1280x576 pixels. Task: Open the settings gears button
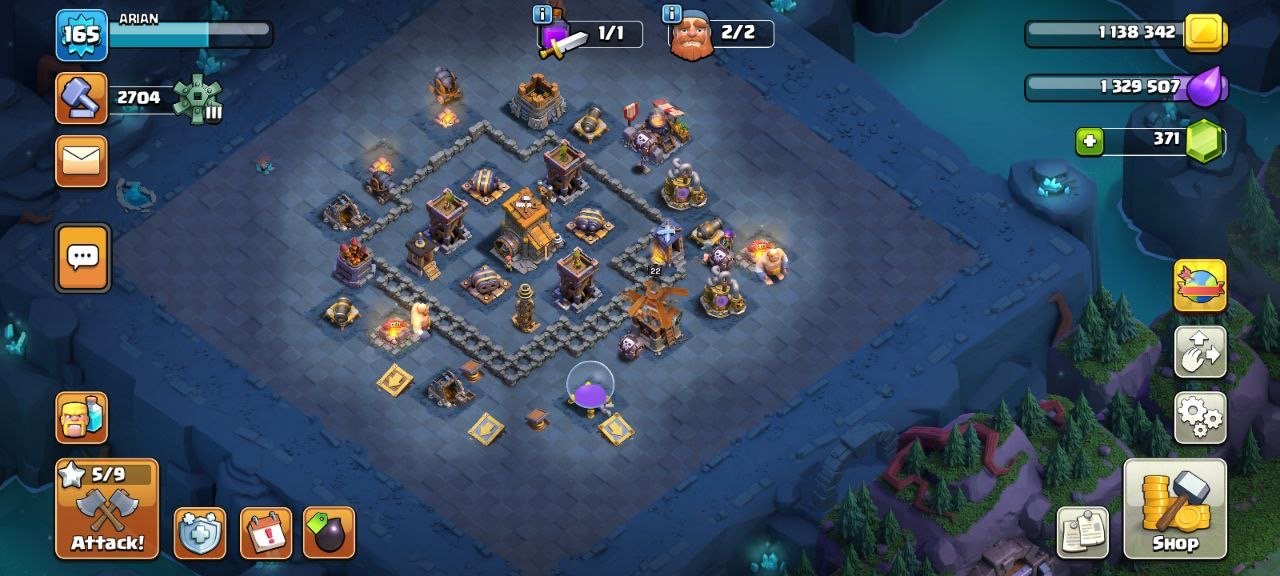[1200, 417]
